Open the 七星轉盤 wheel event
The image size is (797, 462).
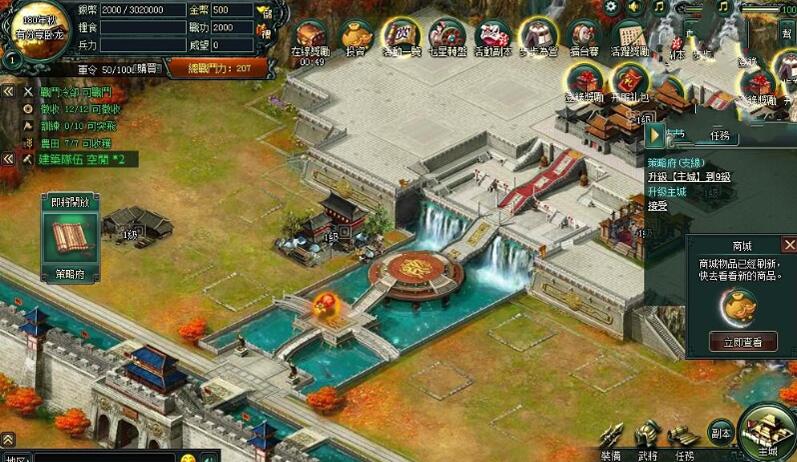444,36
